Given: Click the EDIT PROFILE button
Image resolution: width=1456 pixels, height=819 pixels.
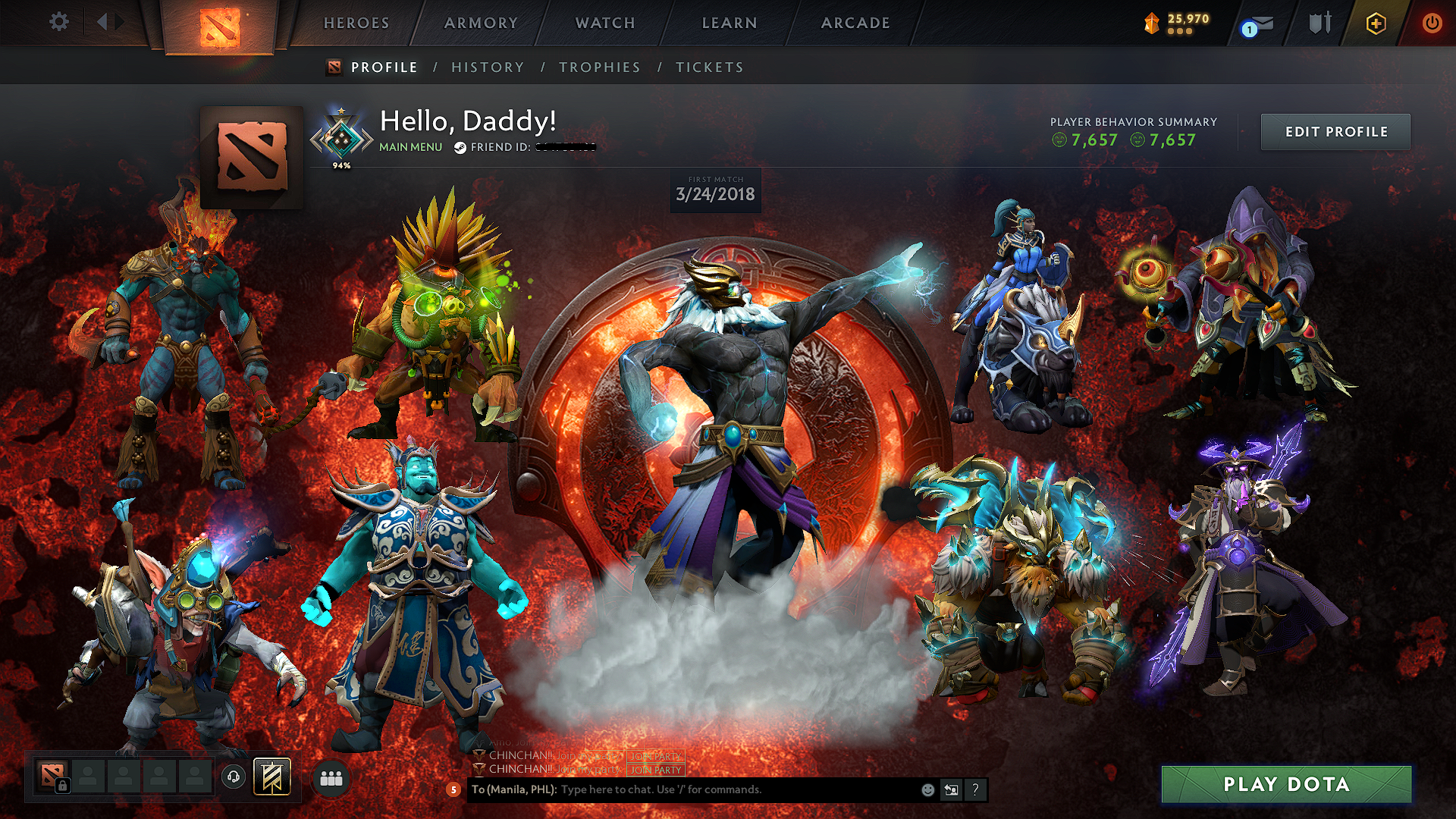Looking at the screenshot, I should [x=1335, y=131].
